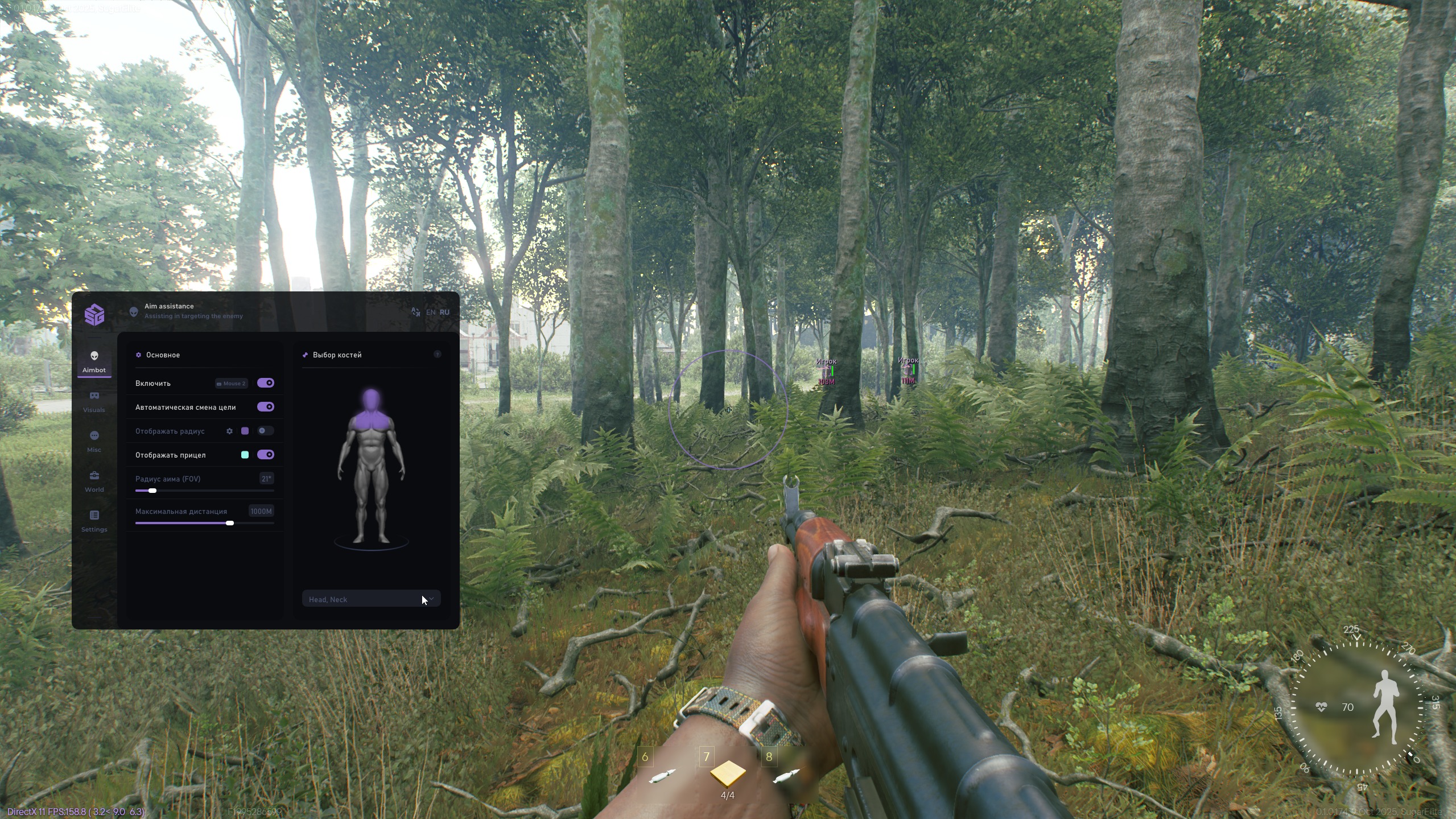Click the translate language icon near EN RU
The width and height of the screenshot is (1456, 819).
point(415,311)
